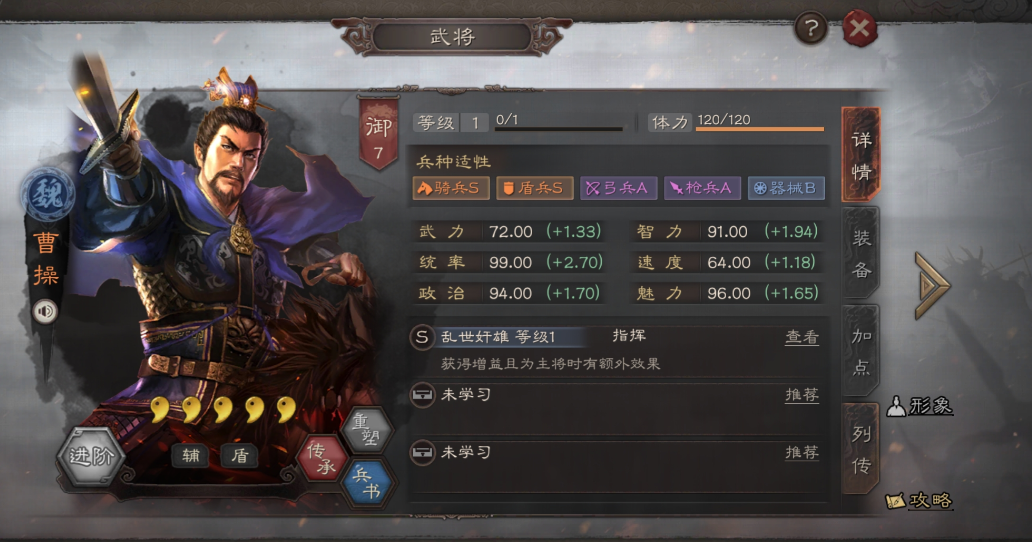Screen dimensions: 1032x542
Task: Switch to the 详情 details tab
Action: coord(861,154)
